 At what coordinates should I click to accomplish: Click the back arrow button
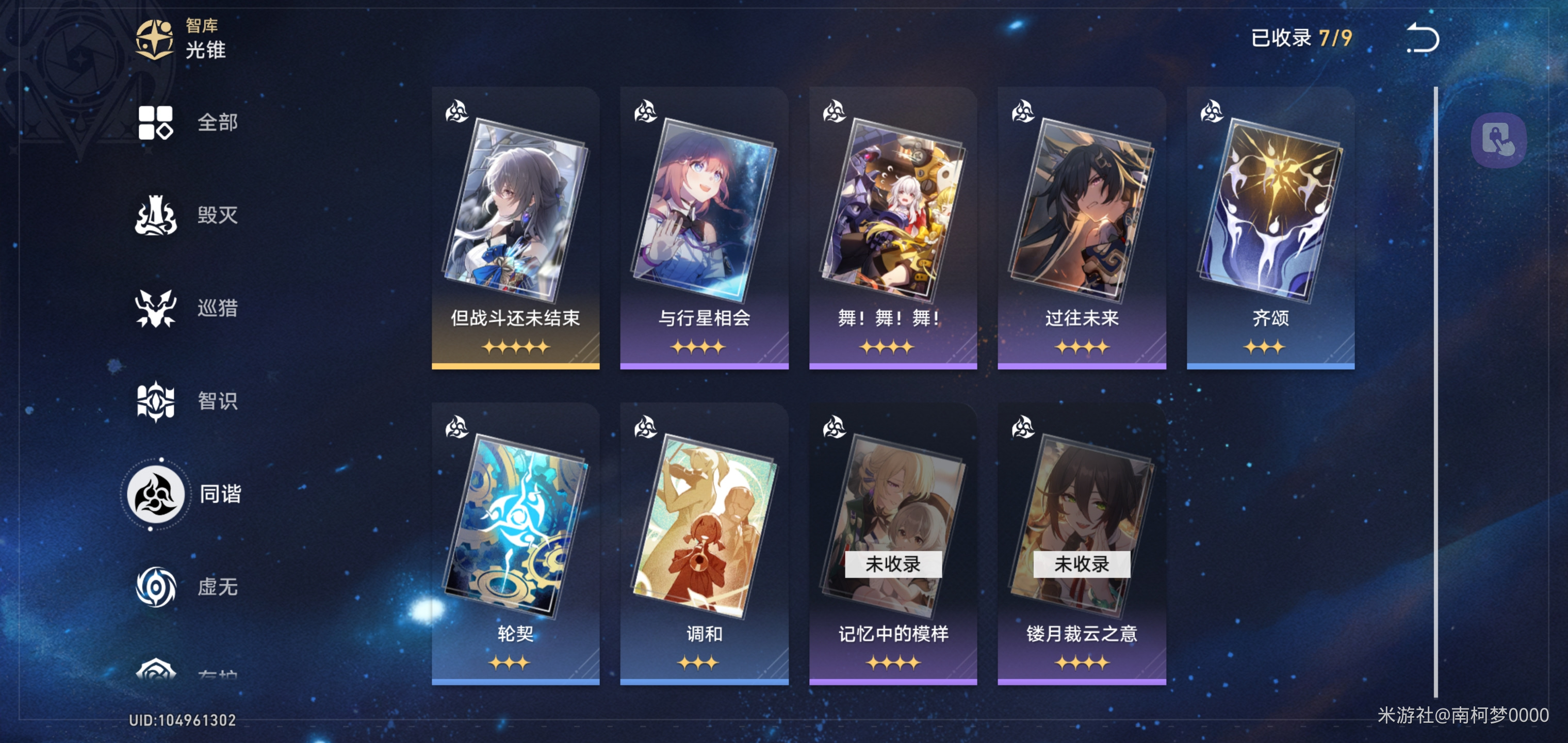(x=1423, y=38)
